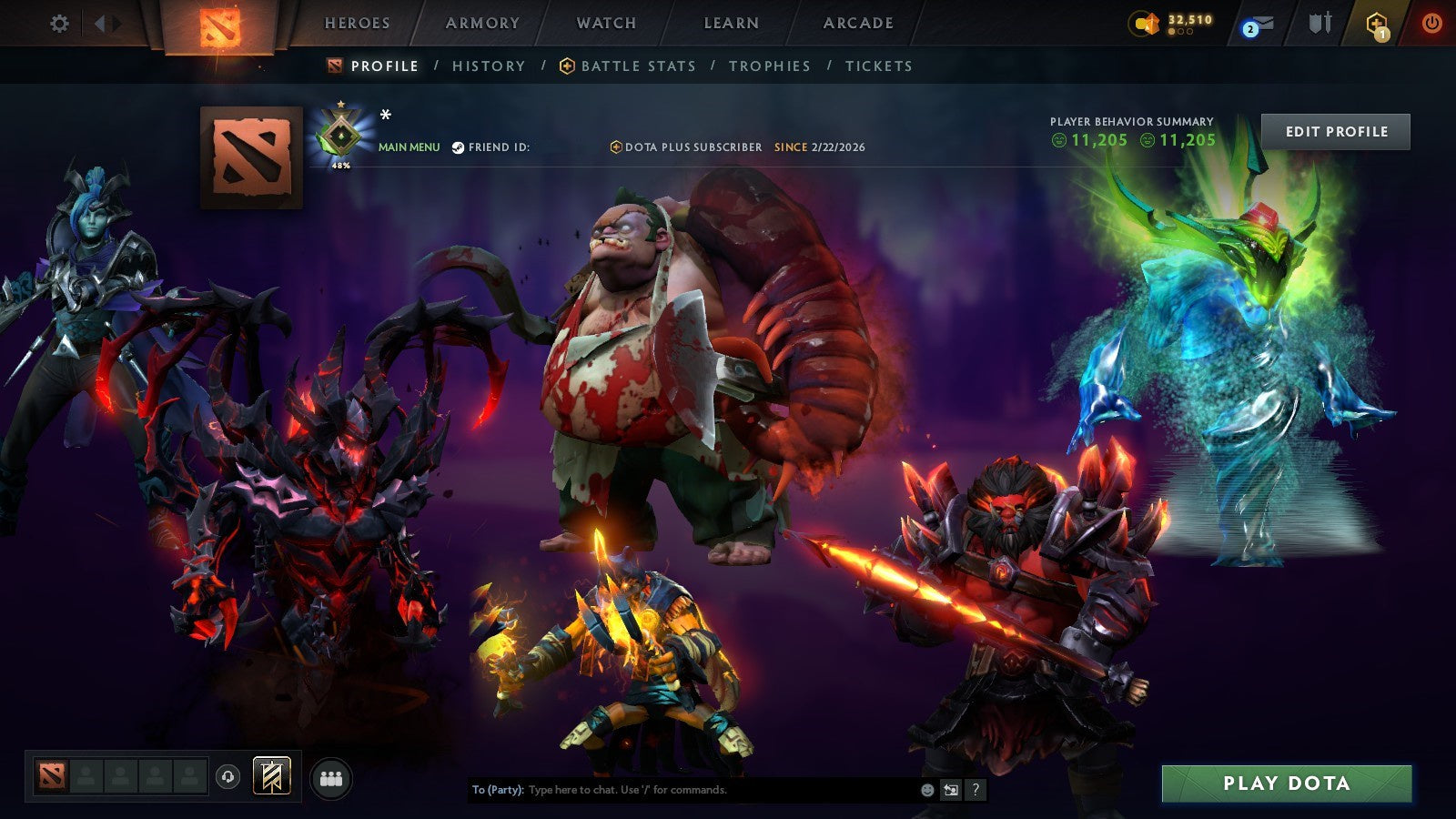Open the BATTLE STATS tab
This screenshot has height=819, width=1456.
(637, 66)
